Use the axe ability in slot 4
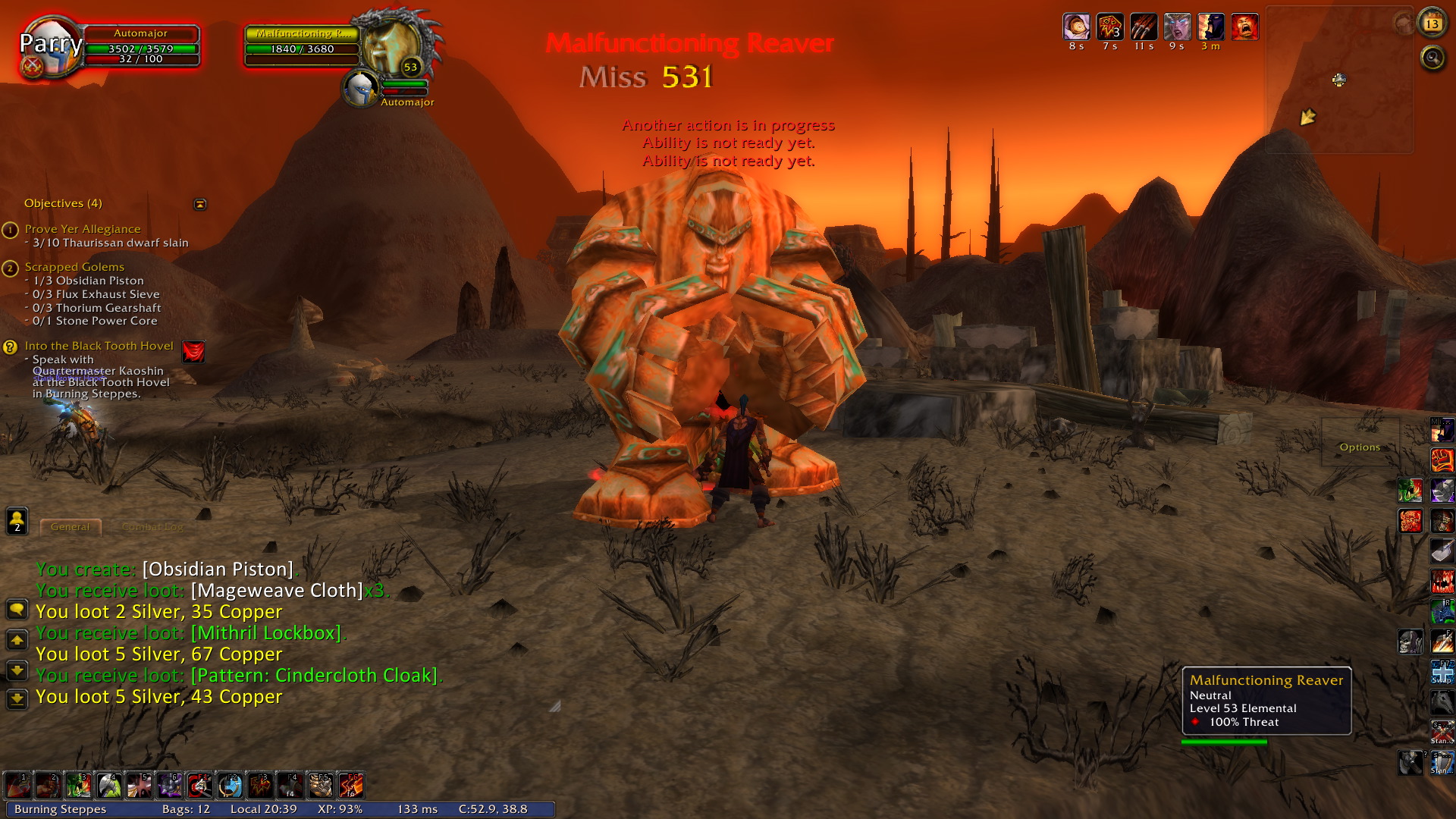The height and width of the screenshot is (819, 1456). click(108, 786)
